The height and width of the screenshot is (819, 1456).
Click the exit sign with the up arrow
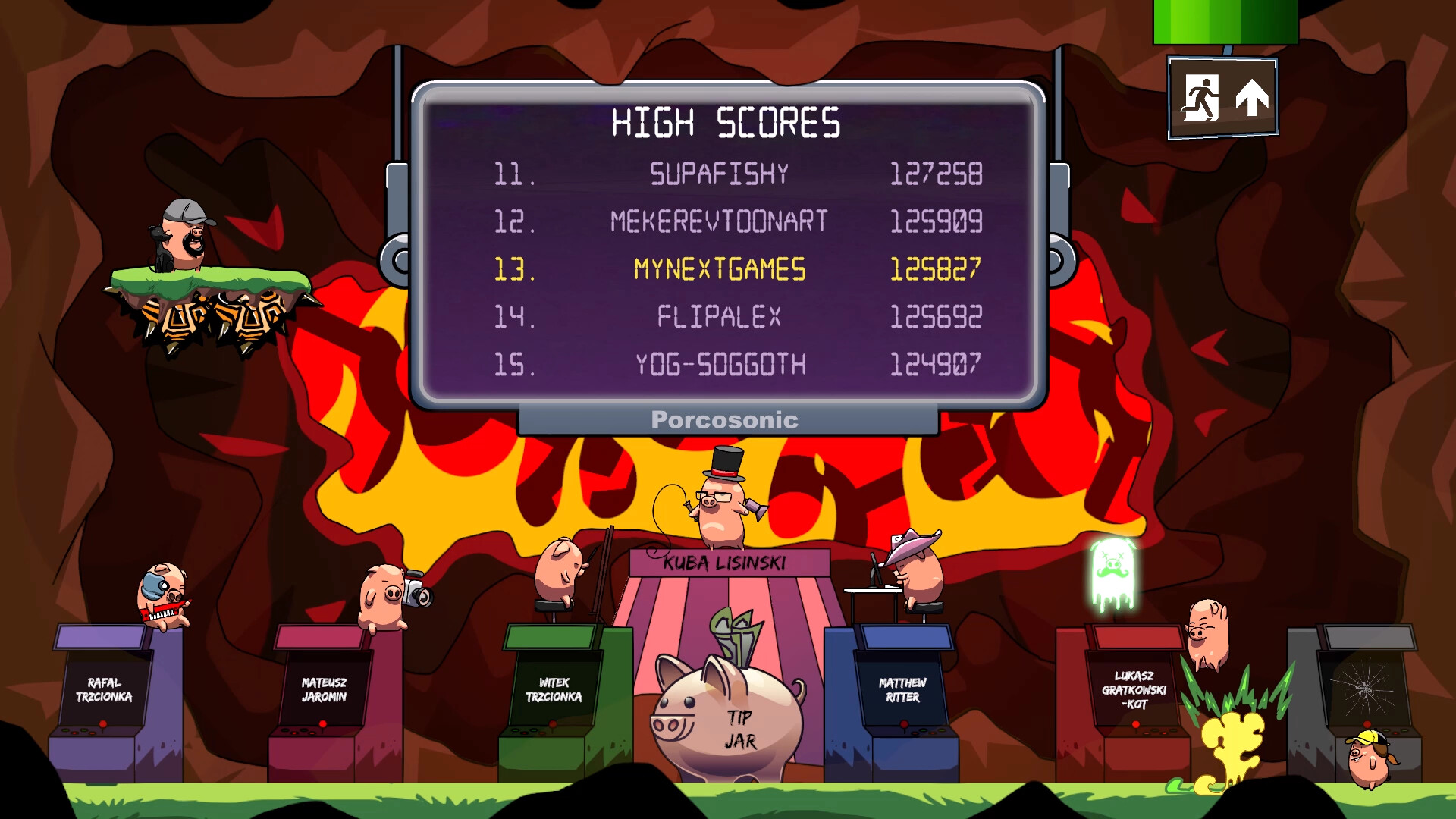pos(1222,99)
